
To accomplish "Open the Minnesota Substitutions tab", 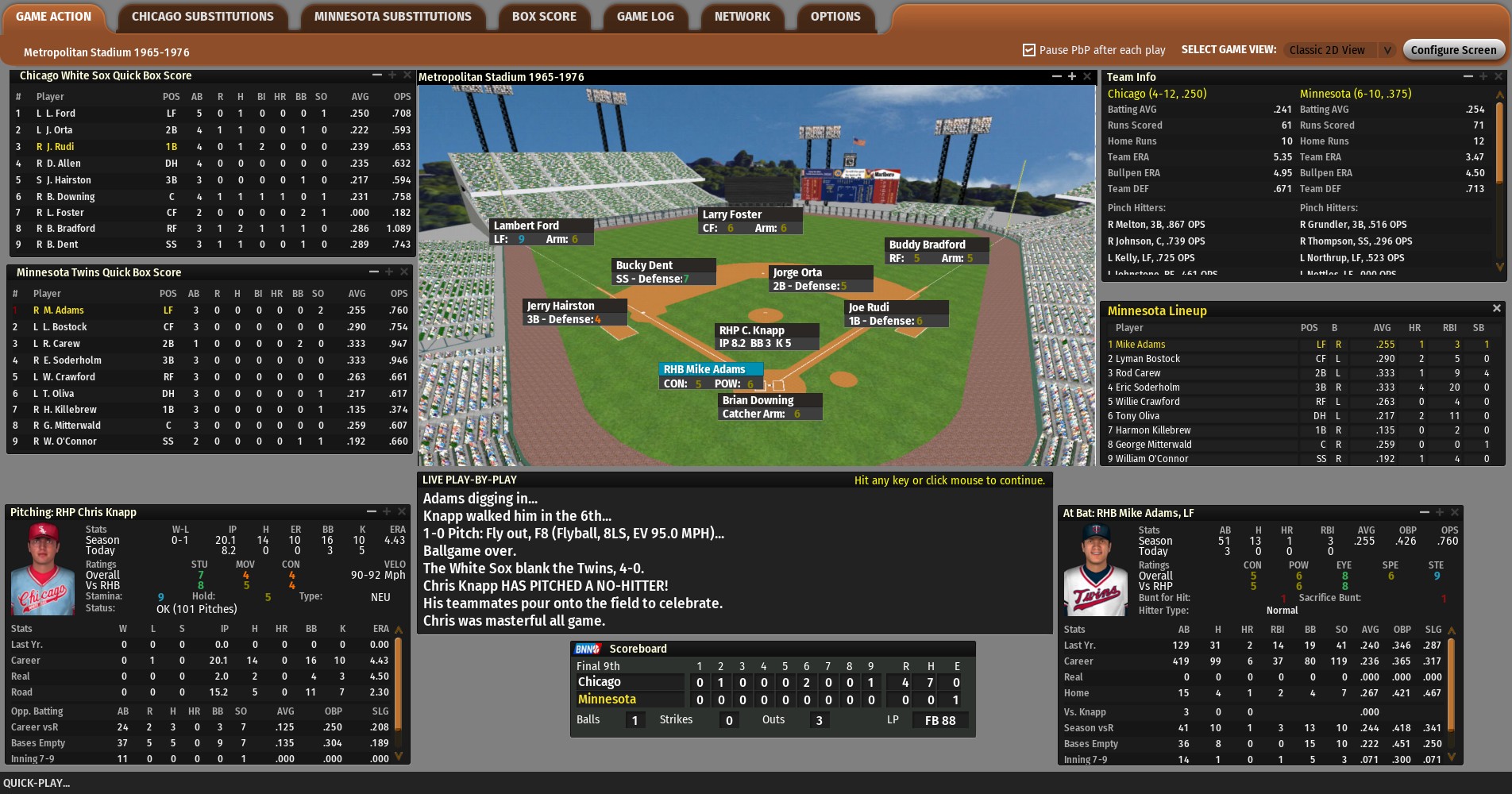I will coord(392,17).
